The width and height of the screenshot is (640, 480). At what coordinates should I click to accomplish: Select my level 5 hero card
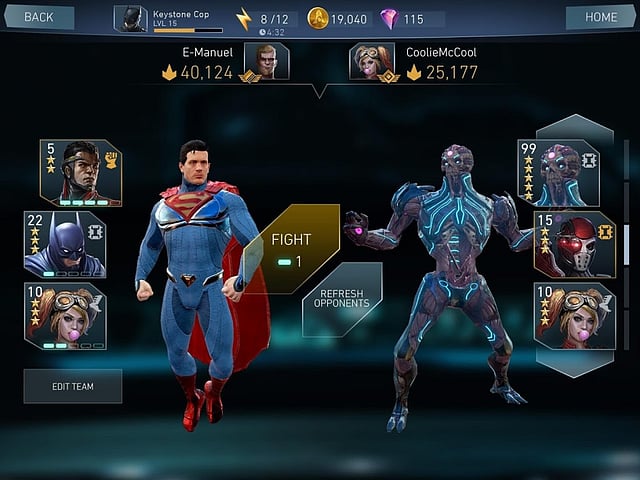(81, 173)
